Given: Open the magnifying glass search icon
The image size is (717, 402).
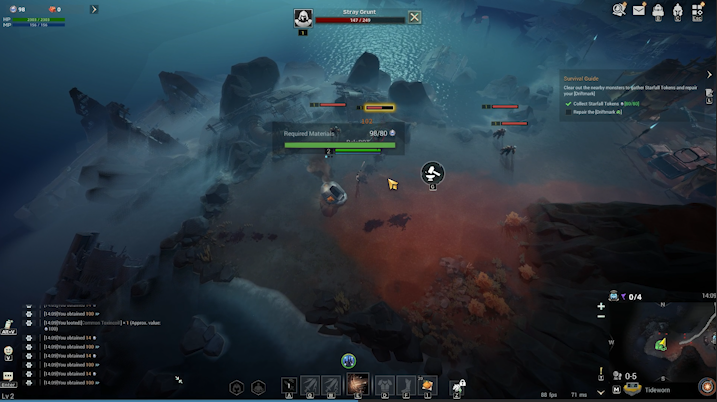Looking at the screenshot, I should (x=619, y=10).
